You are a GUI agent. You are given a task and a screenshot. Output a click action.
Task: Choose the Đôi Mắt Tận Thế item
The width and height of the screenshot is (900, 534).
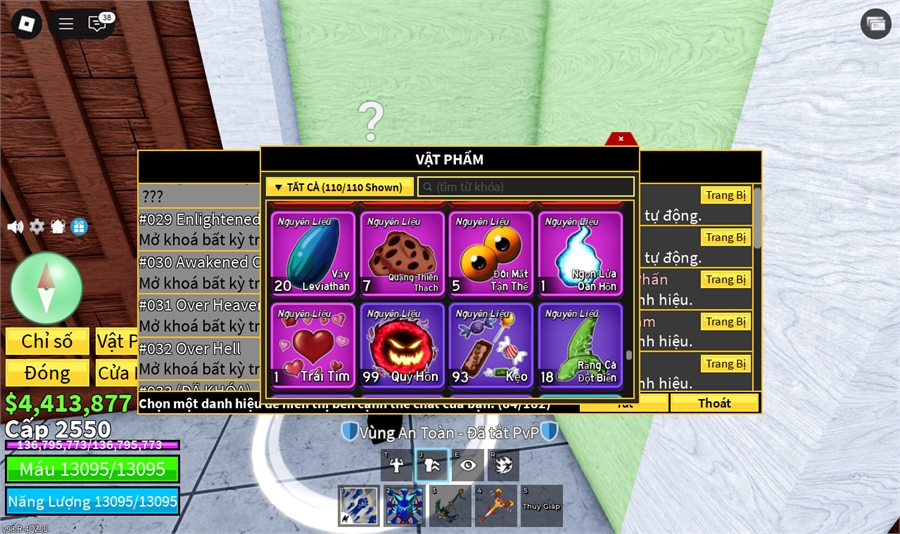491,253
